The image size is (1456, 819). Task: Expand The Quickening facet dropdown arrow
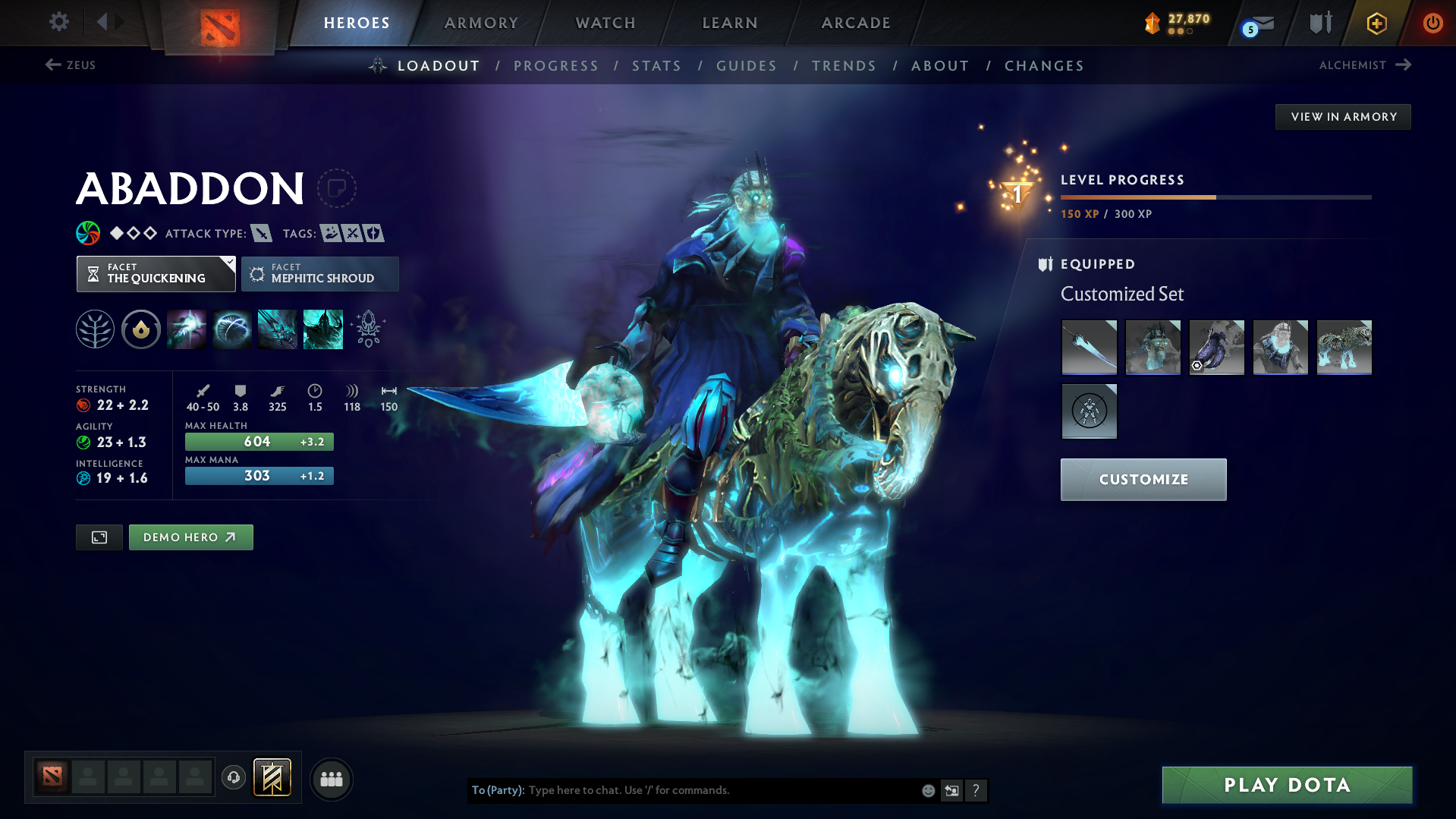coord(228,263)
